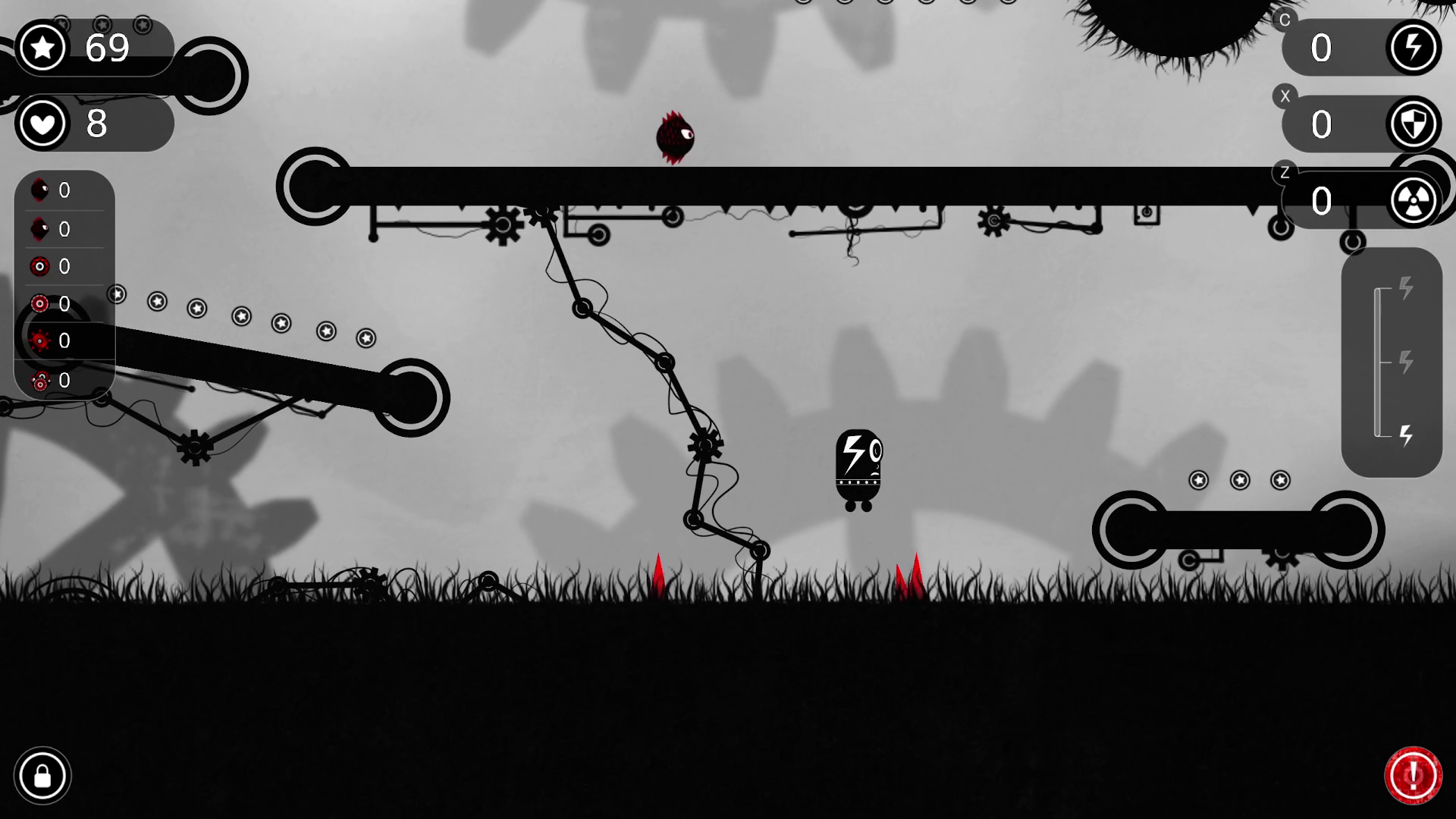Trigger the radiation nuke ability
The image size is (1456, 819).
pos(1414,201)
